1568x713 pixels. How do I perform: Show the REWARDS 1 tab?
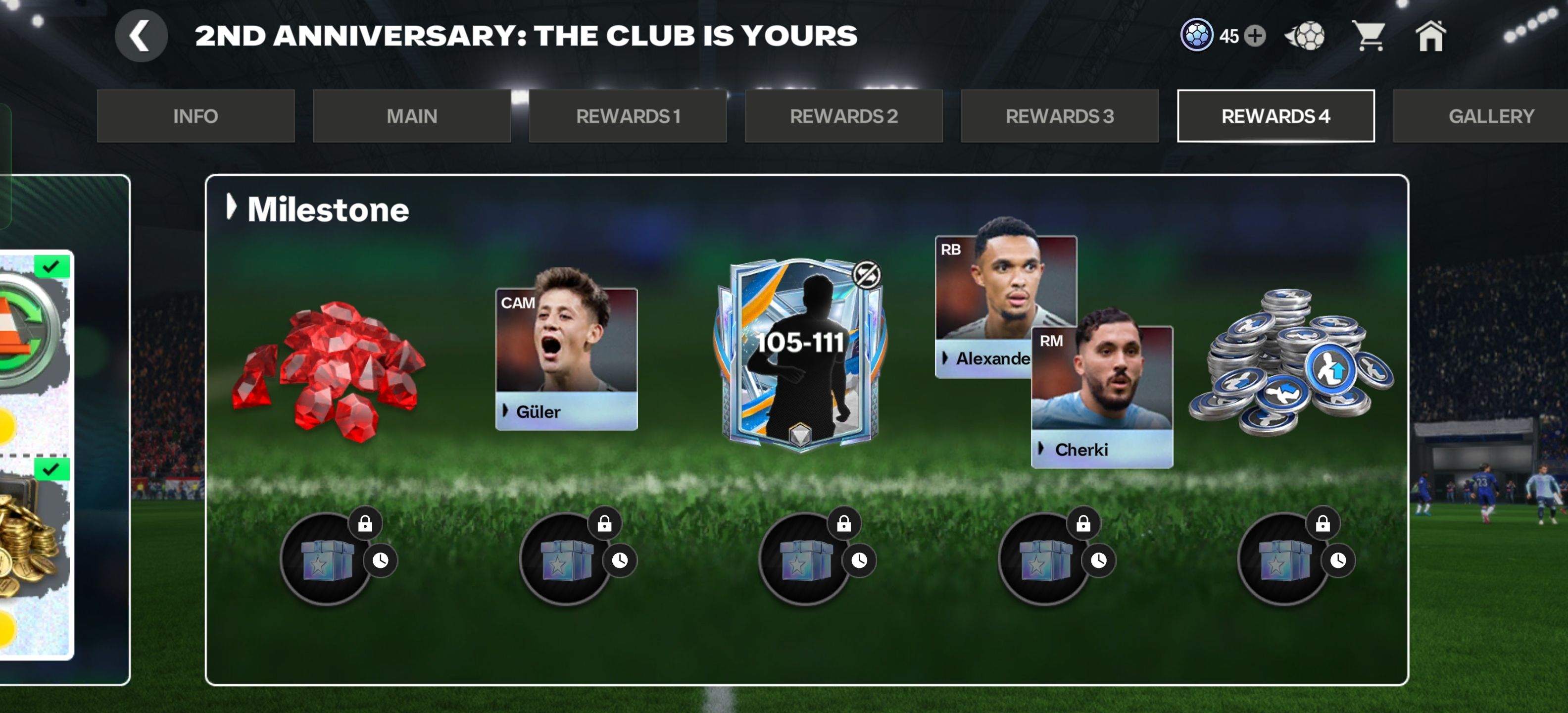628,116
